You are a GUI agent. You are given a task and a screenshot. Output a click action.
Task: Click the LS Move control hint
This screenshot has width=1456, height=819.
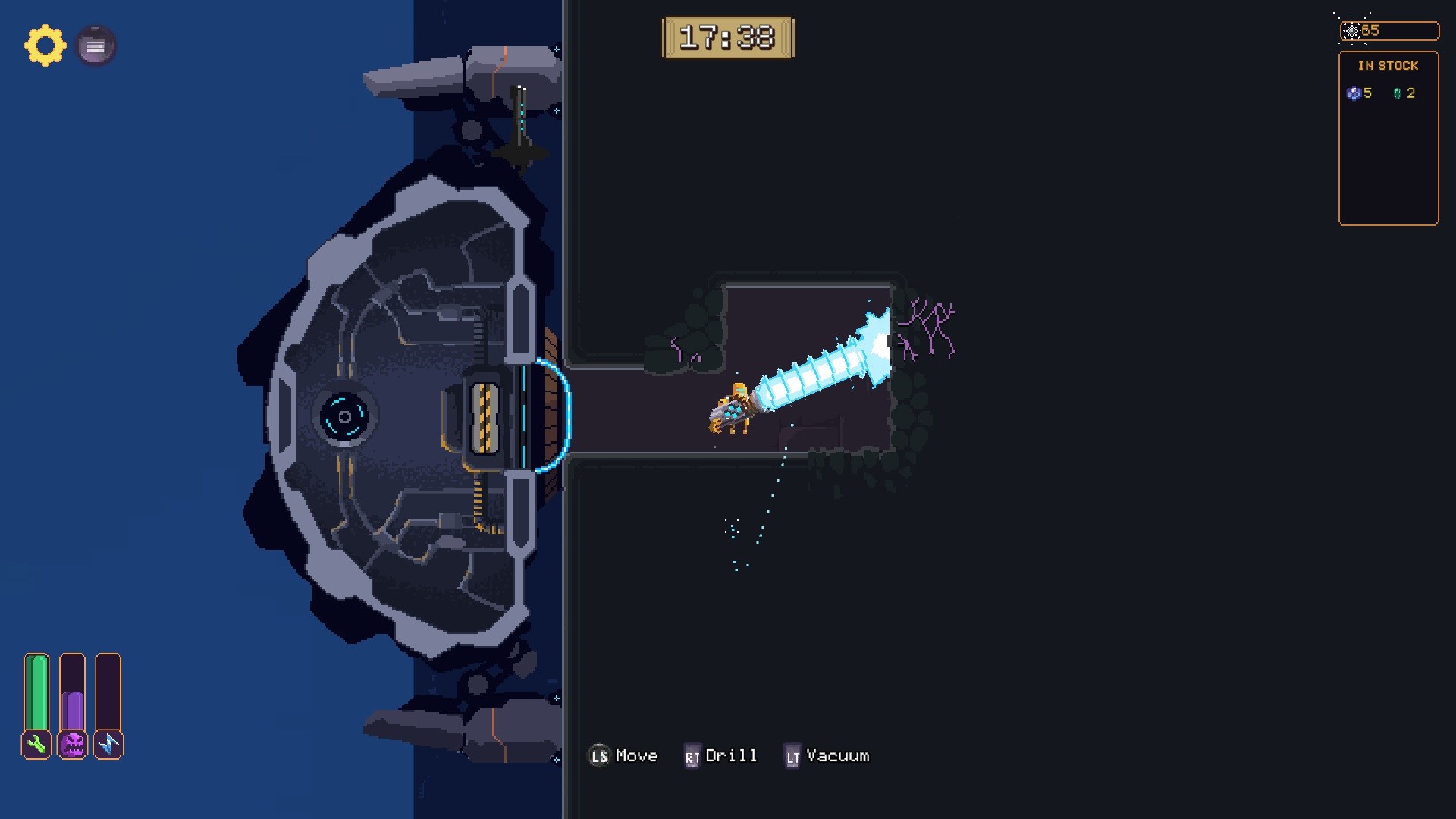point(623,755)
